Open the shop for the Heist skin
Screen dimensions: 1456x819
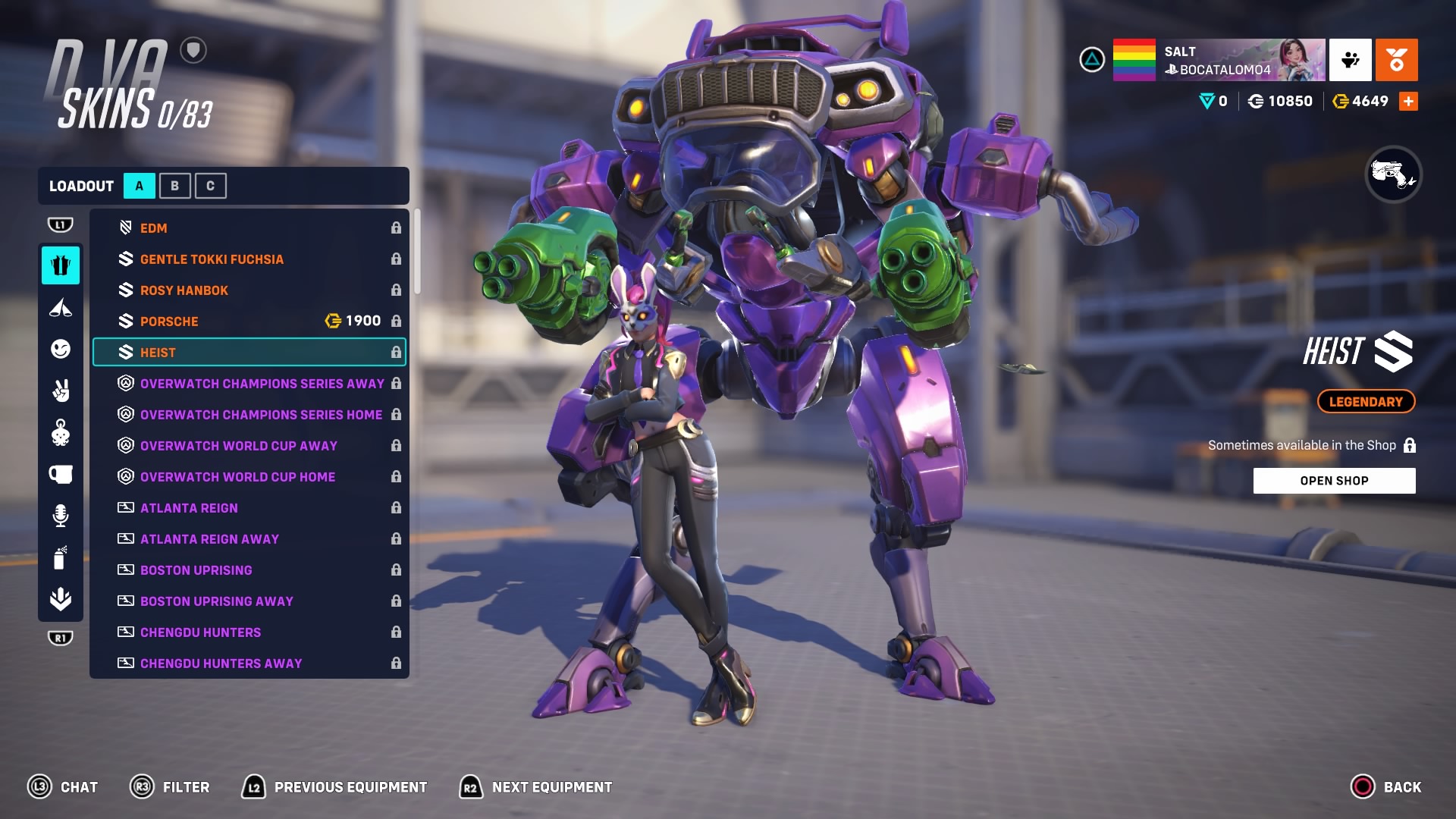(1334, 481)
